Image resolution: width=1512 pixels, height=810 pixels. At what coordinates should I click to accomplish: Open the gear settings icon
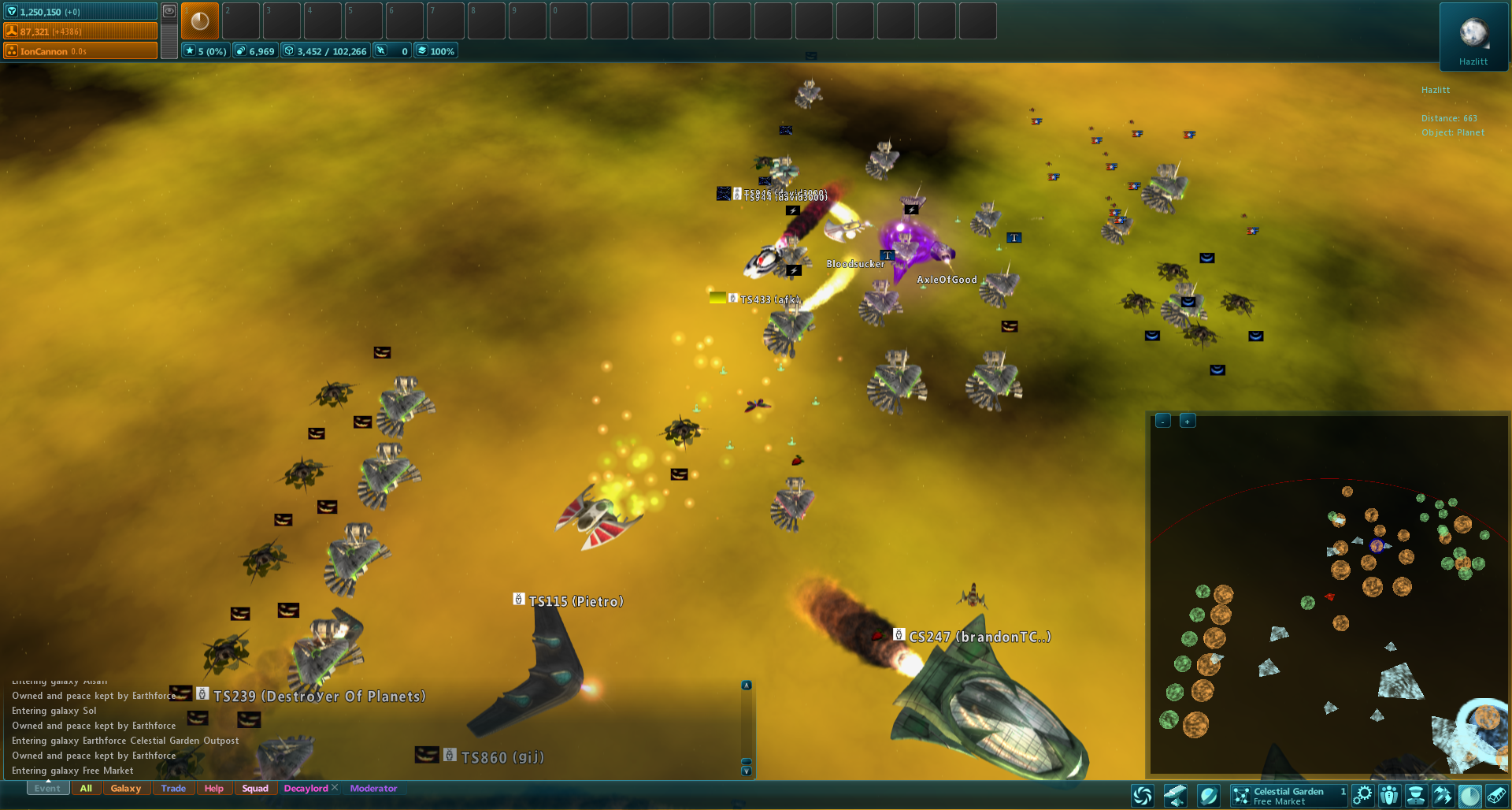coord(1362,796)
